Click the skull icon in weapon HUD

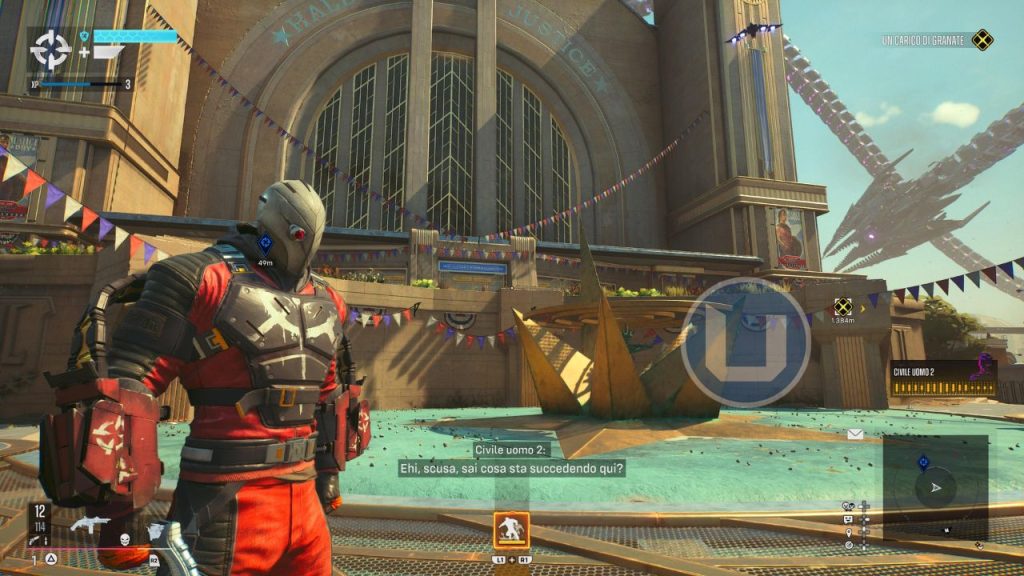(125, 540)
